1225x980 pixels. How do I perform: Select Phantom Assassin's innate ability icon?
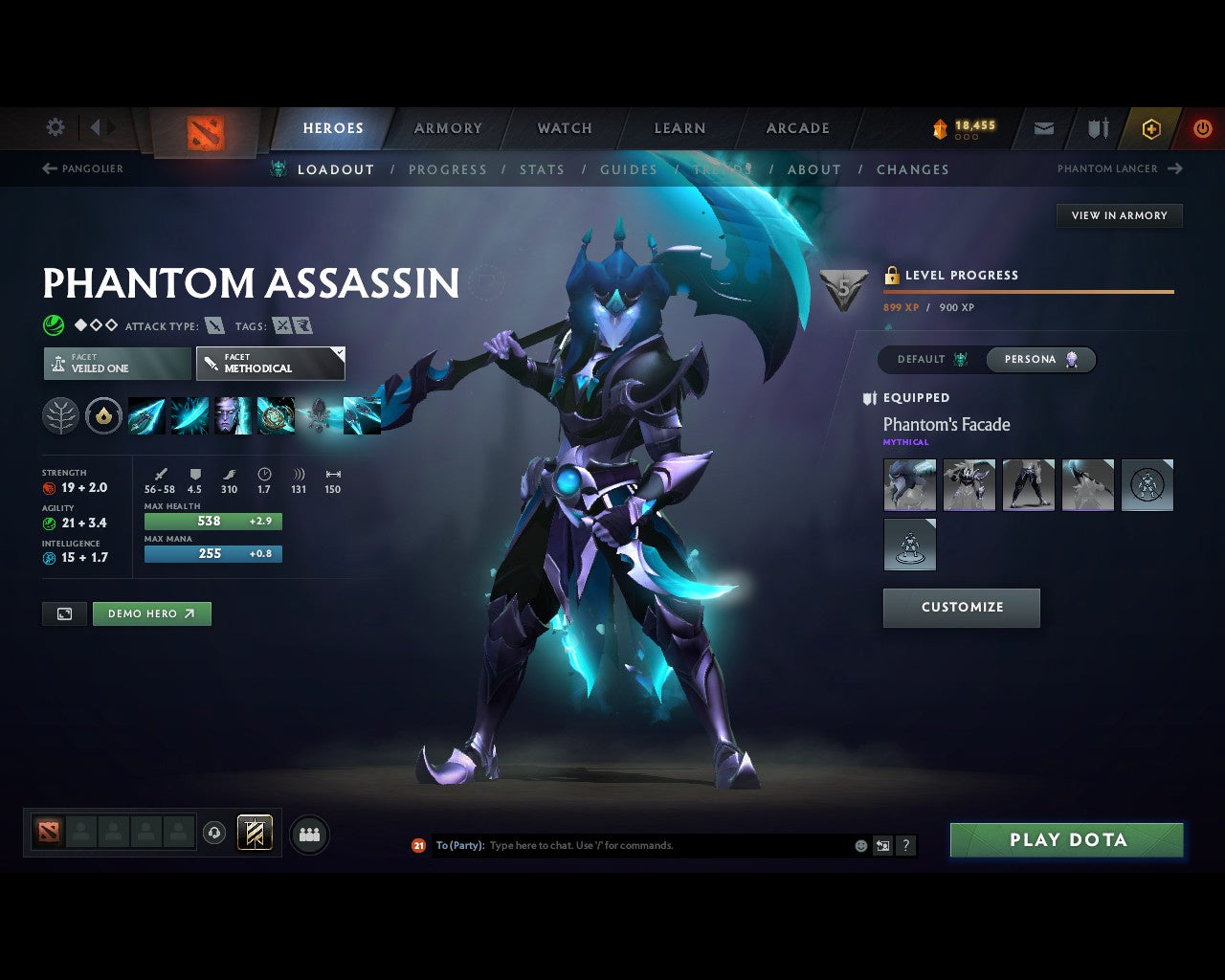[x=104, y=415]
